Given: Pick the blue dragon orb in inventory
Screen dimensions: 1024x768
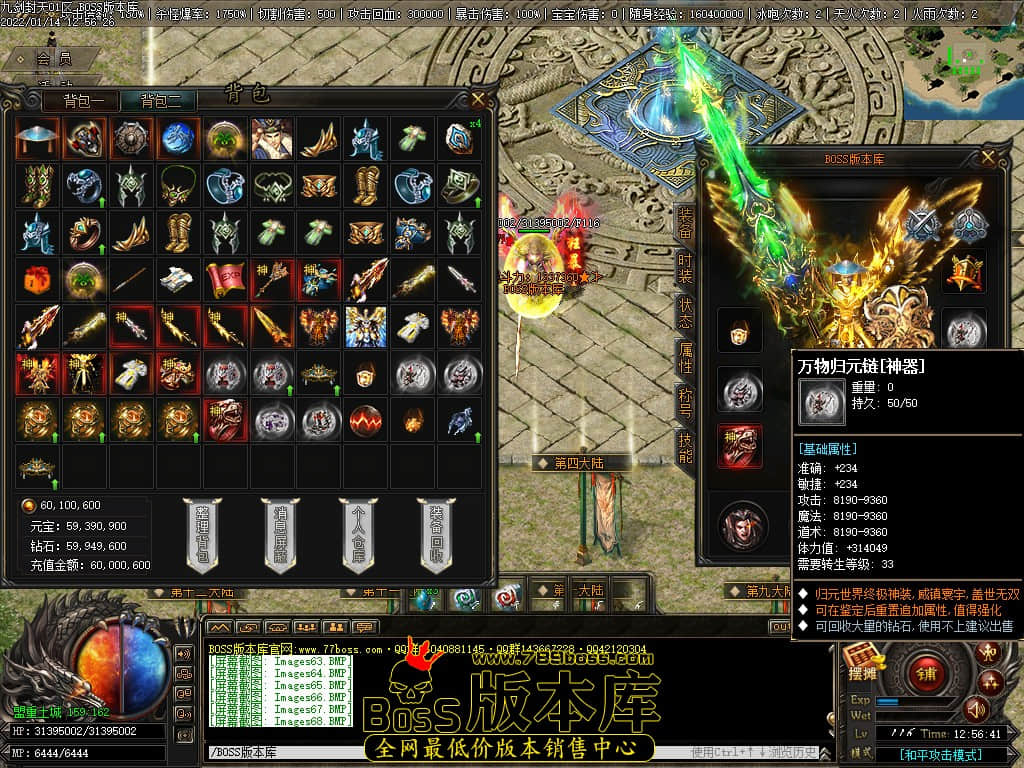Looking at the screenshot, I should (176, 139).
